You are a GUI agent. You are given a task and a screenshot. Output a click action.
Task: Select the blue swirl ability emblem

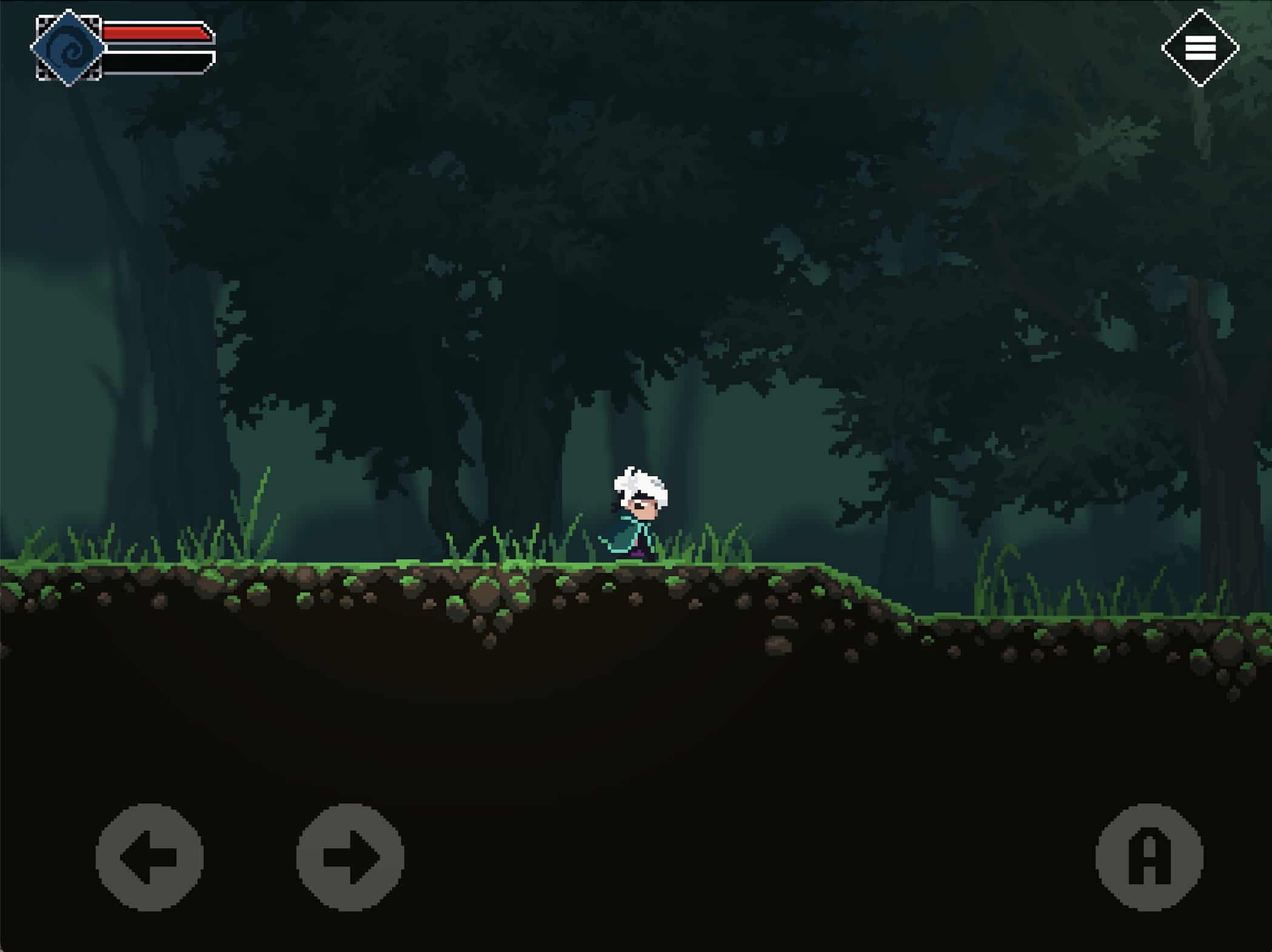point(69,48)
